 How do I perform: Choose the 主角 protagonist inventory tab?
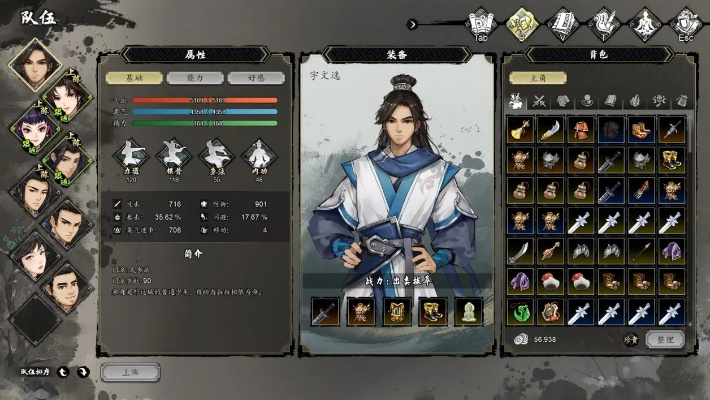tap(532, 77)
